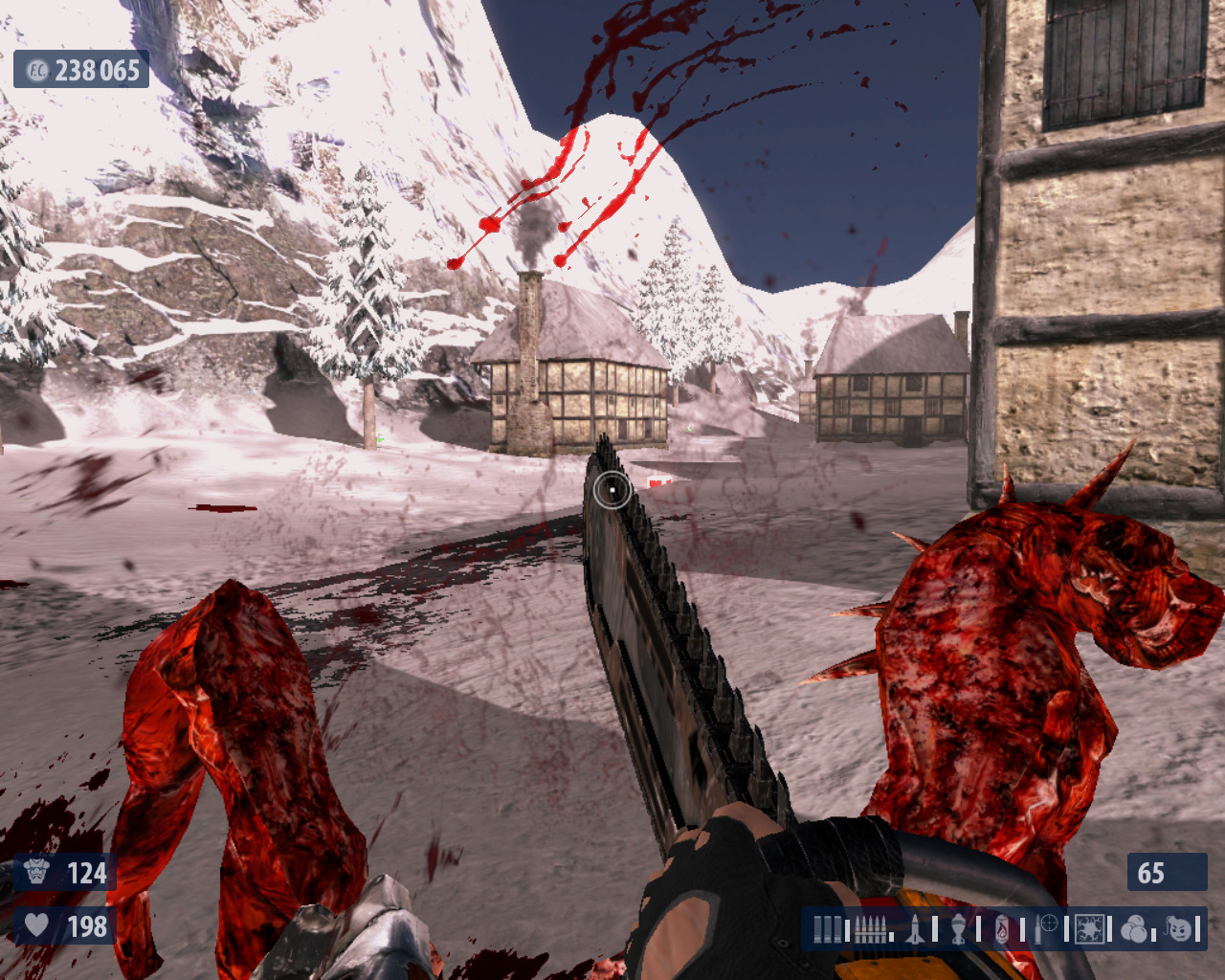The width and height of the screenshot is (1225, 980).
Task: Select the sniper bullet crosshair icon
Action: 1044,928
